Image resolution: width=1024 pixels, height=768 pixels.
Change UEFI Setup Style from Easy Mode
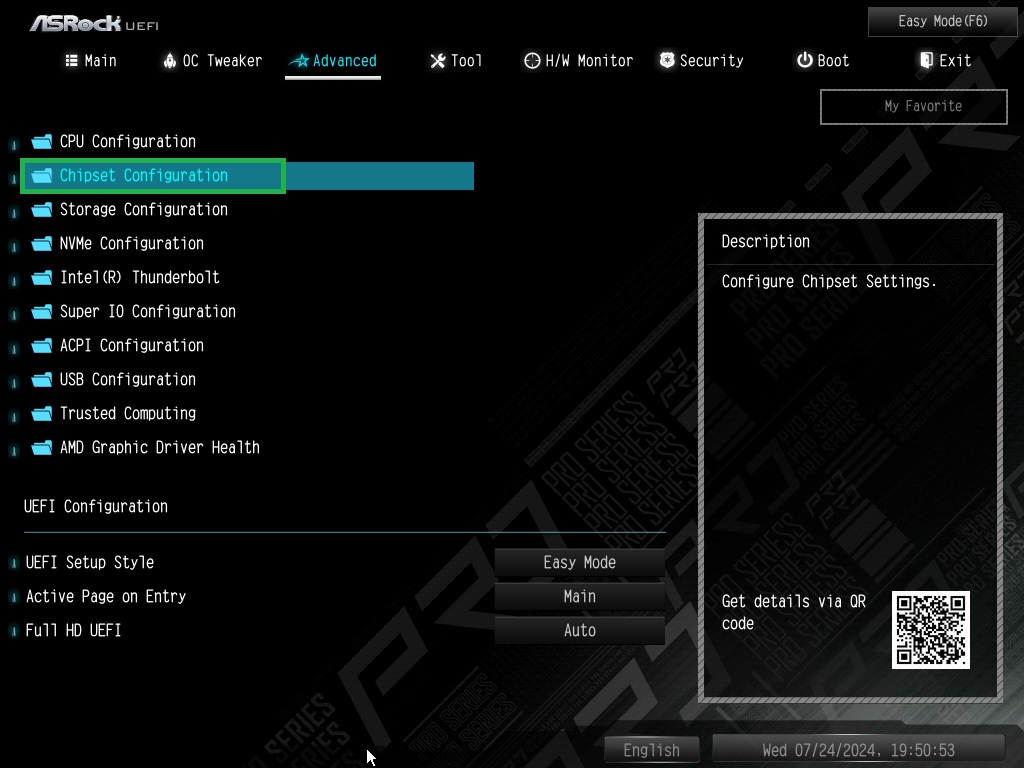click(579, 563)
